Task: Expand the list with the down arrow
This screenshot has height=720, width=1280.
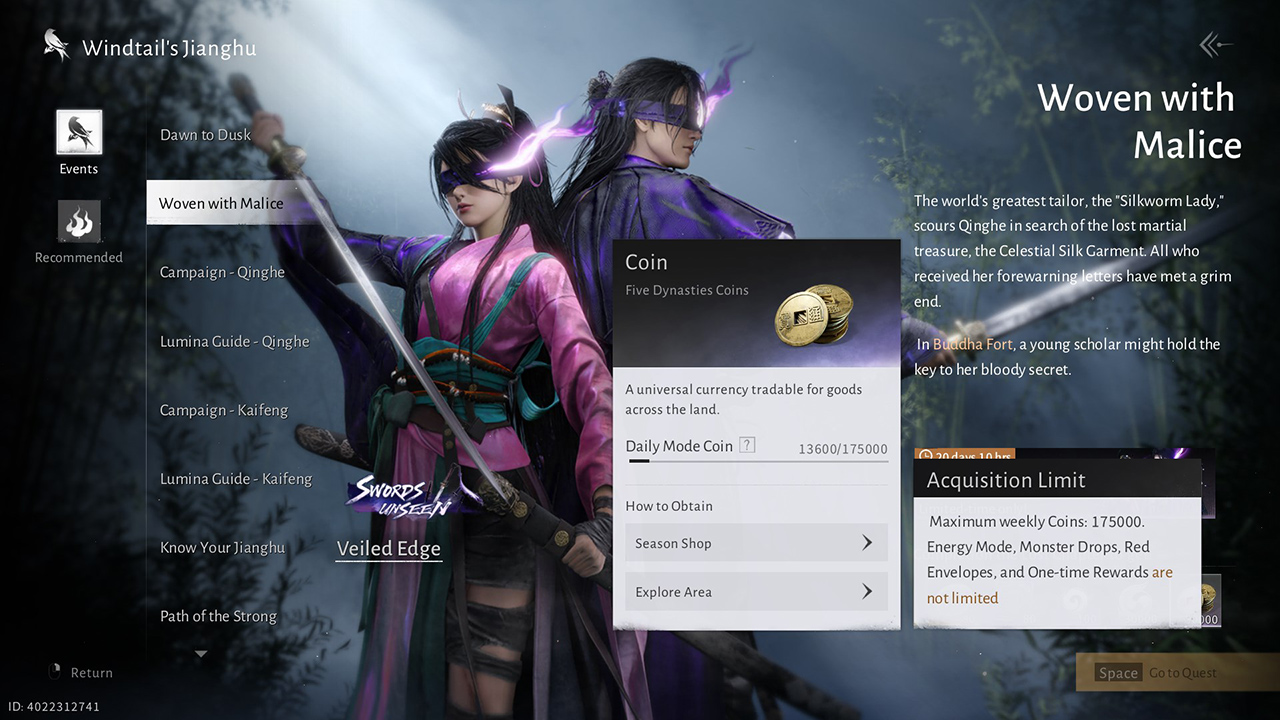Action: click(201, 654)
